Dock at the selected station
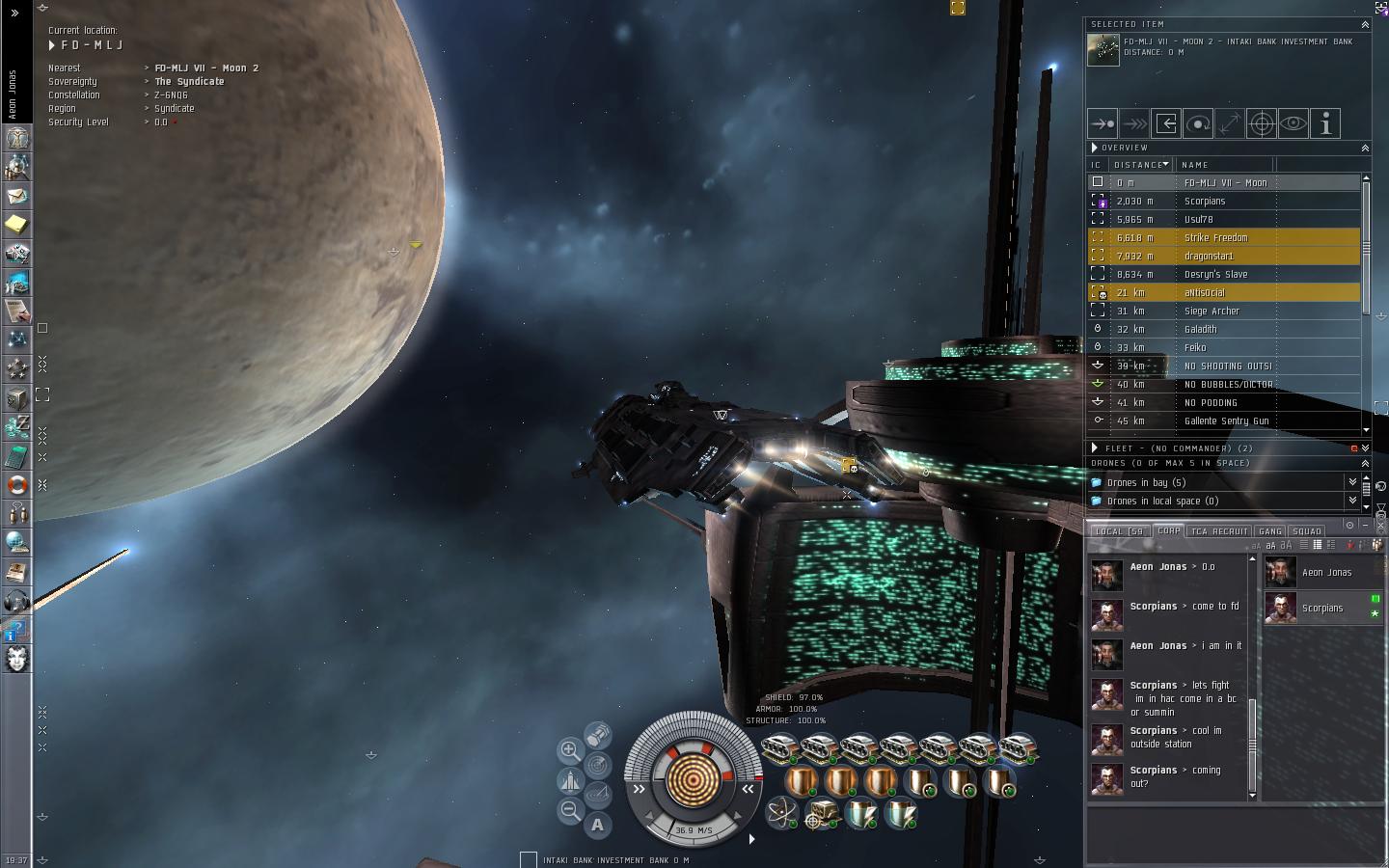This screenshot has width=1389, height=868. (1166, 123)
